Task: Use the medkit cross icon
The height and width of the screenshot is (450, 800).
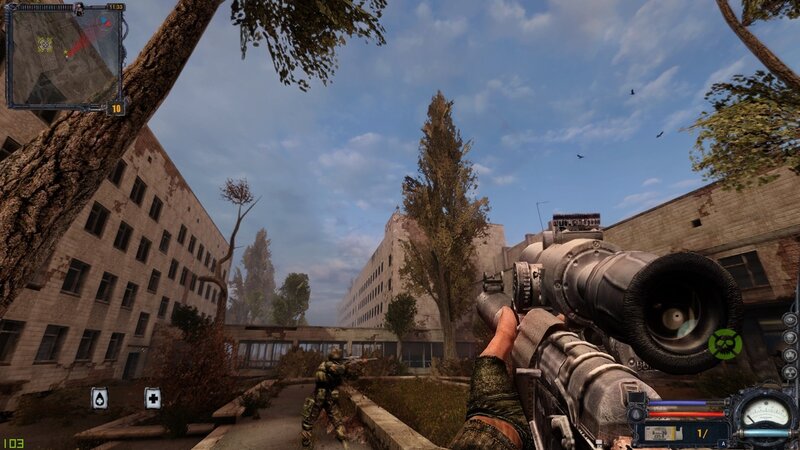Action: click(x=152, y=398)
